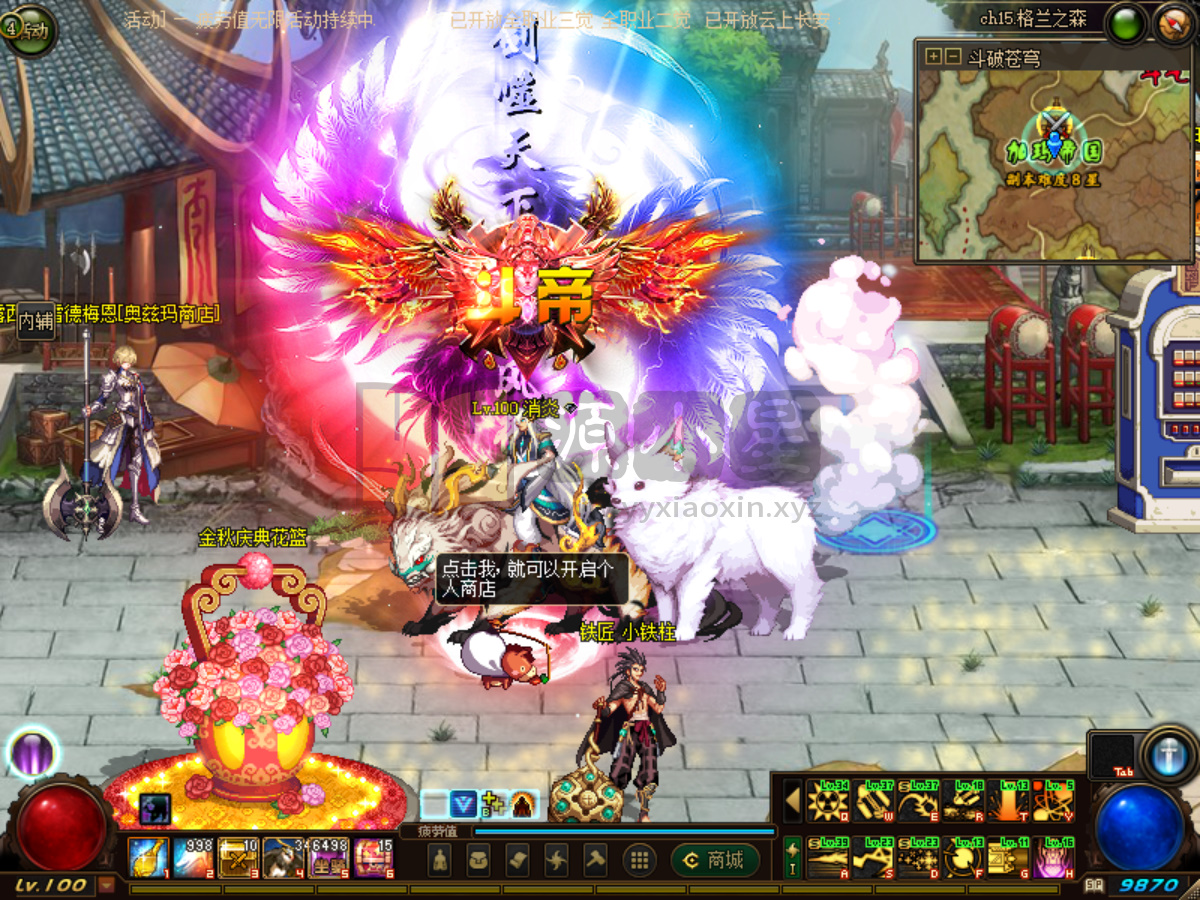Open the 商城 shop button
Screen dimensions: 1200x900
pyautogui.click(x=714, y=860)
